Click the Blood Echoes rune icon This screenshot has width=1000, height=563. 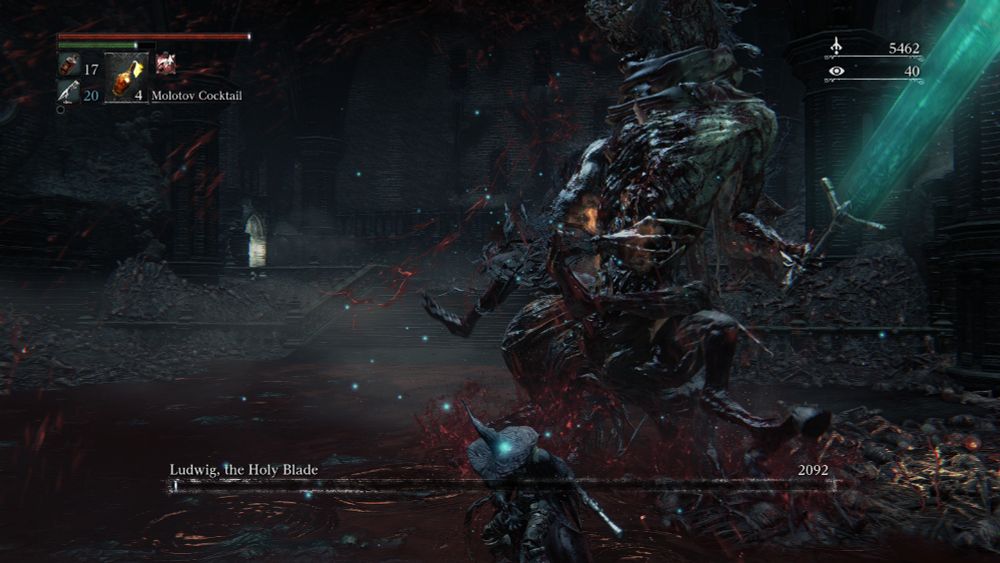point(836,48)
